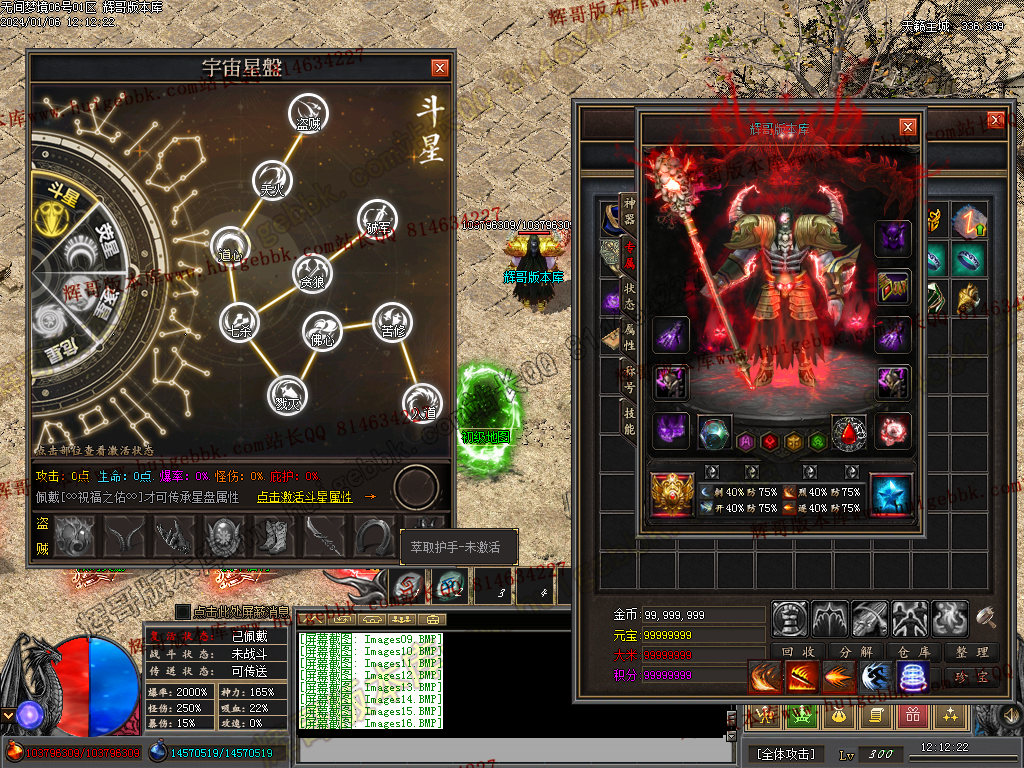Choose the 贪狼 star node
This screenshot has height=768, width=1024.
click(x=311, y=271)
